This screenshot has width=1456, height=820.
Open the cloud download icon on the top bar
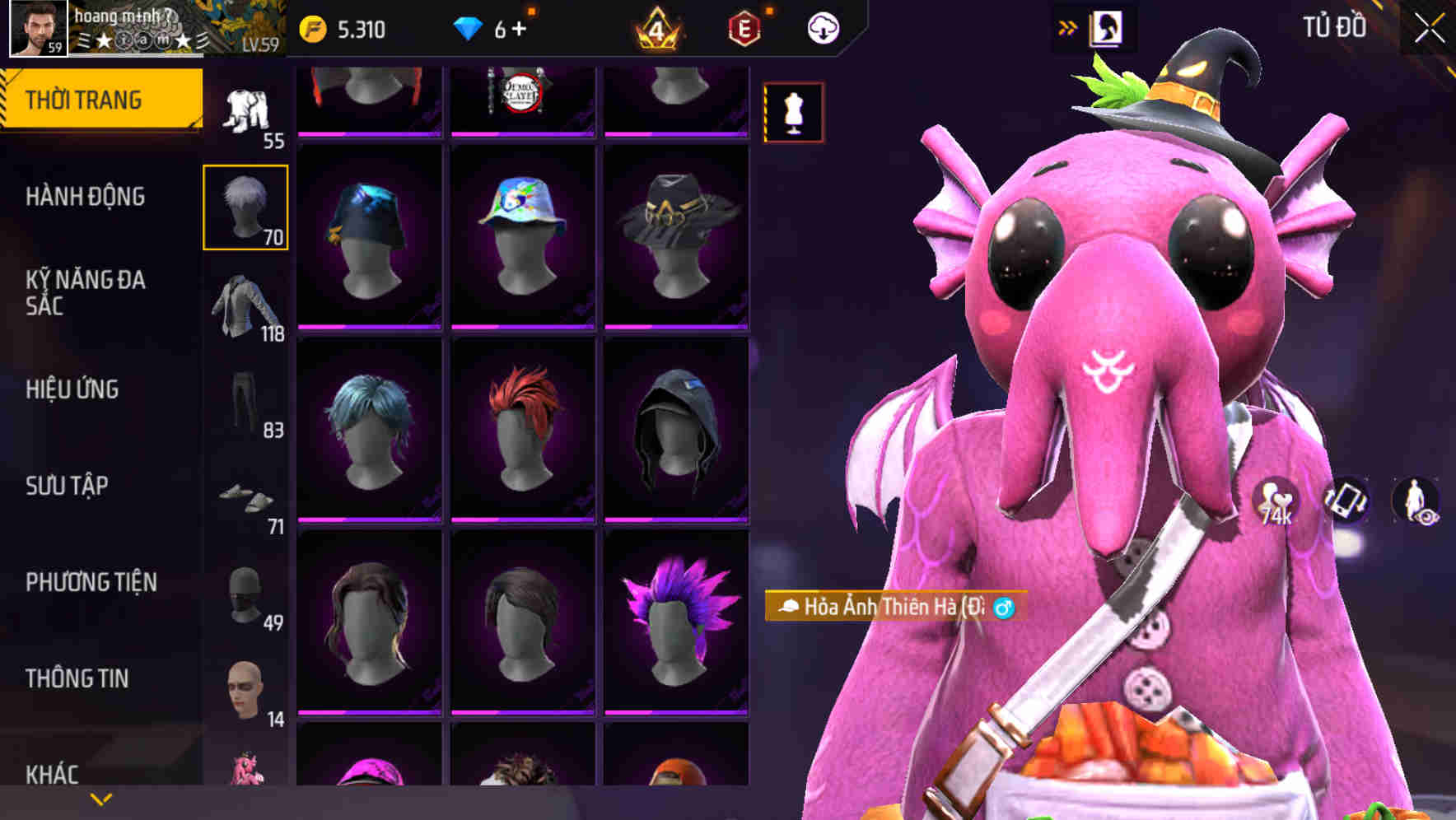coord(824,26)
